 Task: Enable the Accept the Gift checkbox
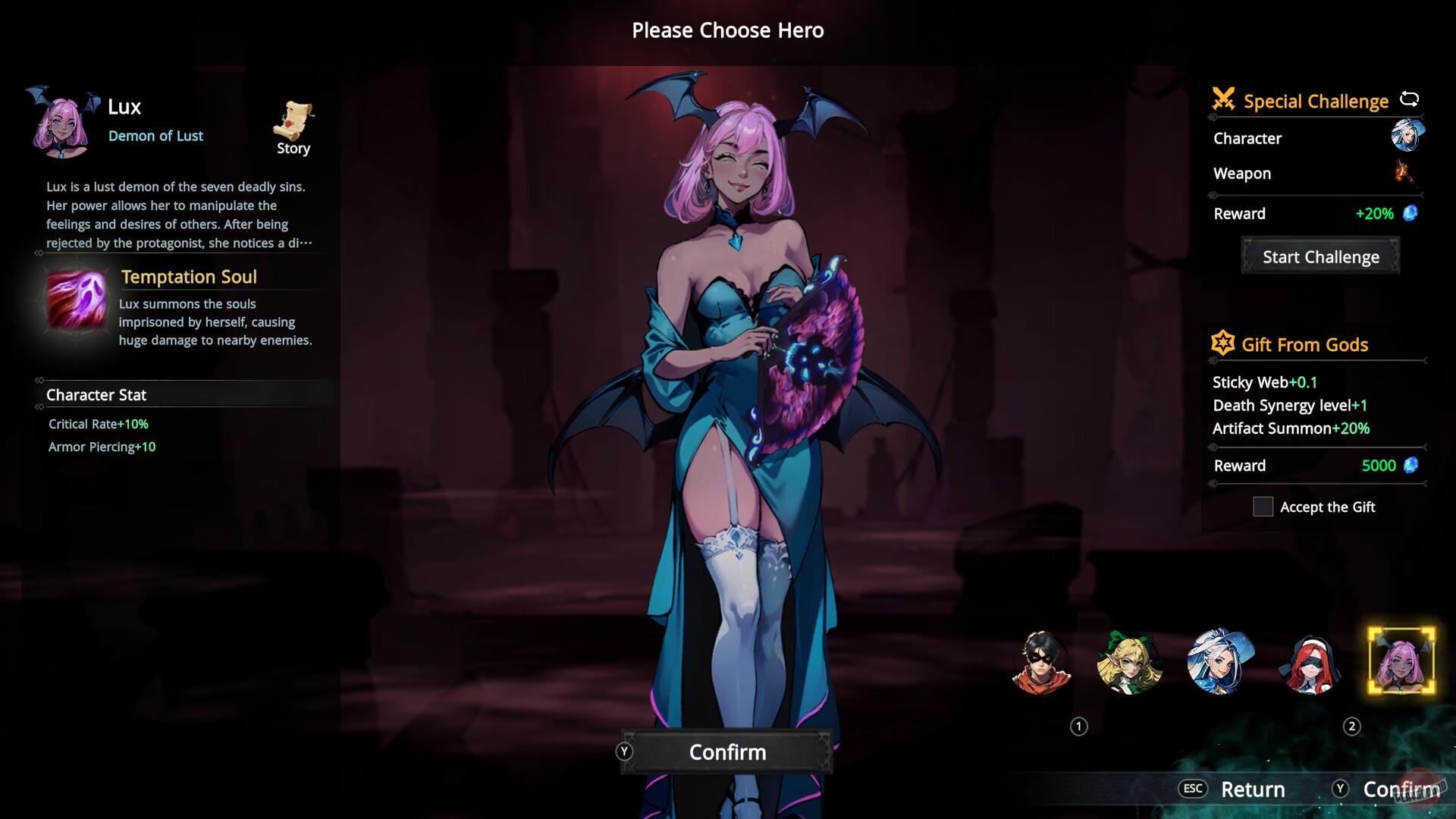(1263, 507)
